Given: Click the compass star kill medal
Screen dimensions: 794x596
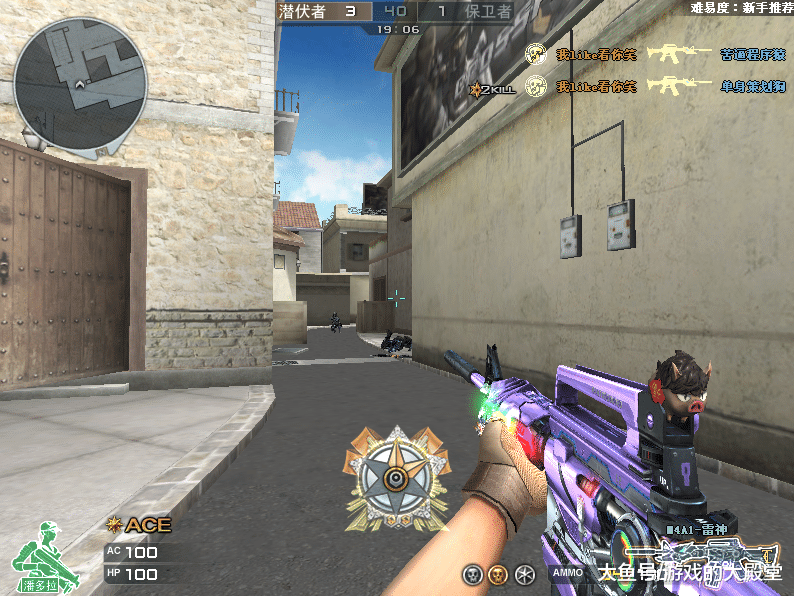Looking at the screenshot, I should (396, 478).
